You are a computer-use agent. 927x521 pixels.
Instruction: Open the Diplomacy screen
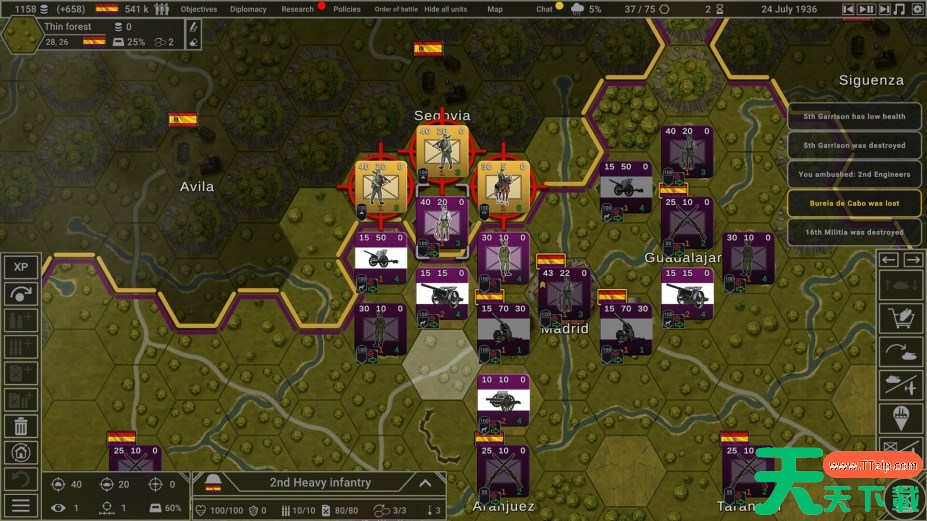pyautogui.click(x=248, y=9)
